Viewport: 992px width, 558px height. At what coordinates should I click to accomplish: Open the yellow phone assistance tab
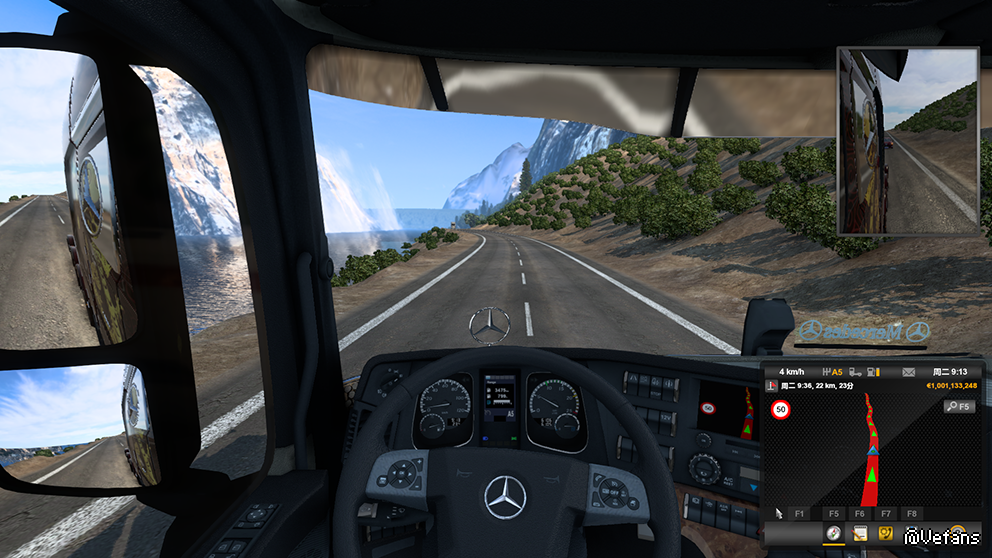tap(885, 535)
